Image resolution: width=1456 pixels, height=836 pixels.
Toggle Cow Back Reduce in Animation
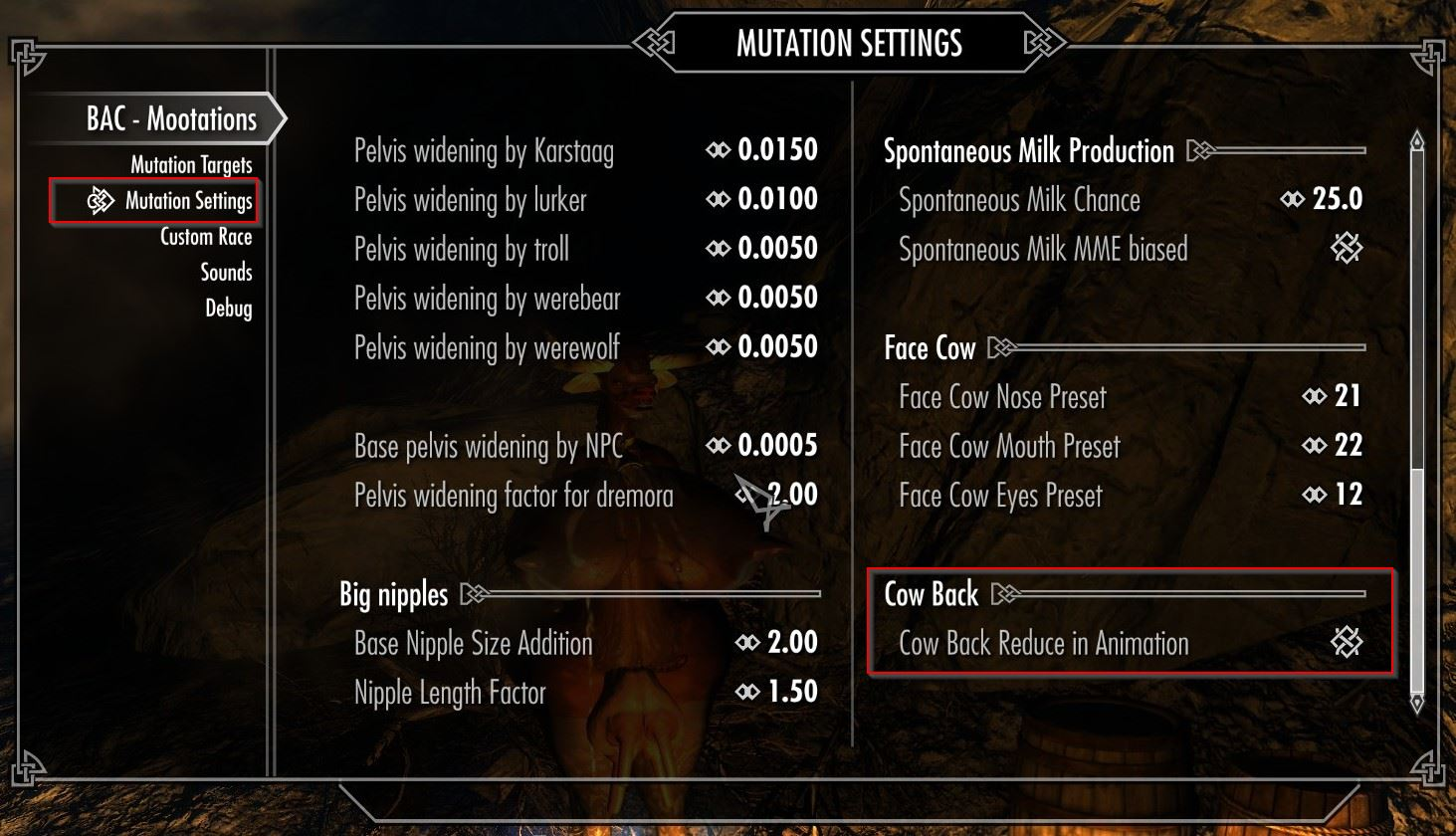click(1347, 643)
